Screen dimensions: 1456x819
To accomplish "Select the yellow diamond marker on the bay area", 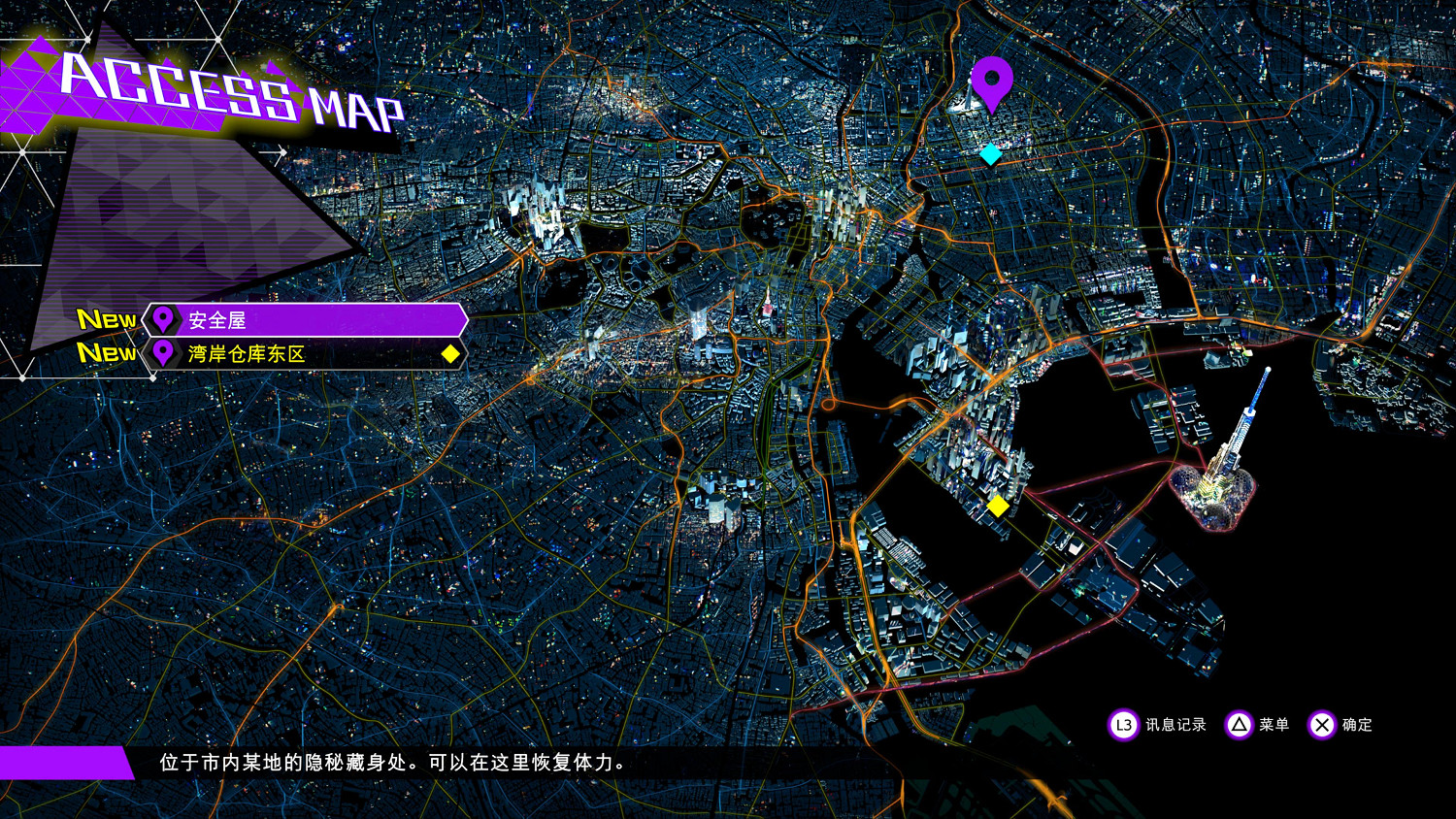I will click(997, 506).
